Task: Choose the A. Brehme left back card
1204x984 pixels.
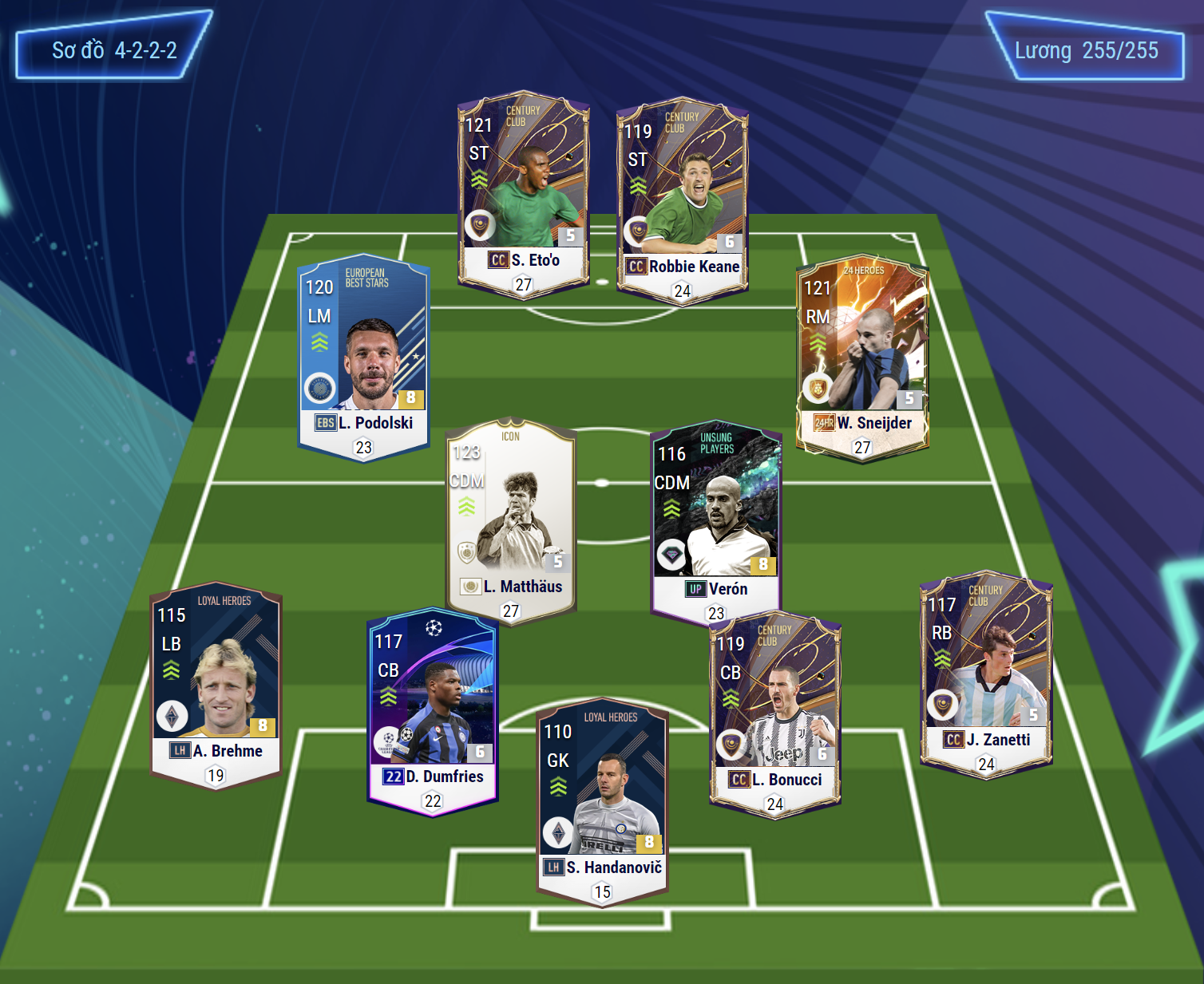Action: (216, 682)
